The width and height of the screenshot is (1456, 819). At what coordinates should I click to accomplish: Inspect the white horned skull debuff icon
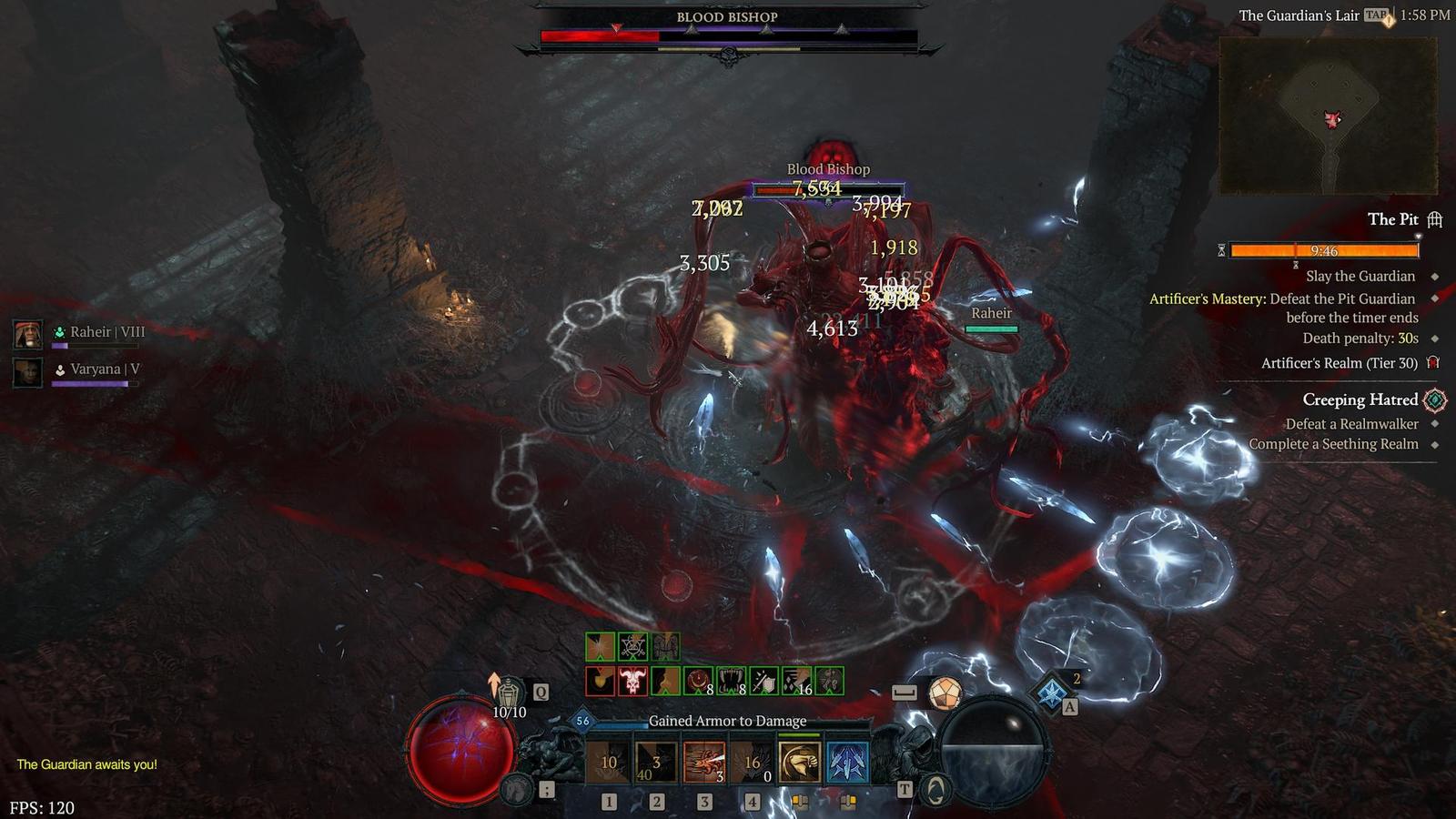point(632,681)
